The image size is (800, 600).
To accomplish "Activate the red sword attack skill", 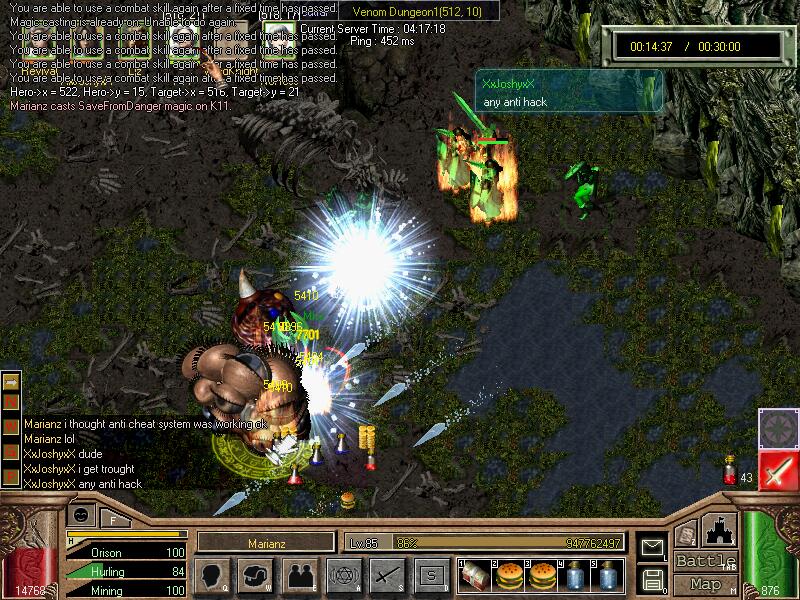I will point(777,470).
